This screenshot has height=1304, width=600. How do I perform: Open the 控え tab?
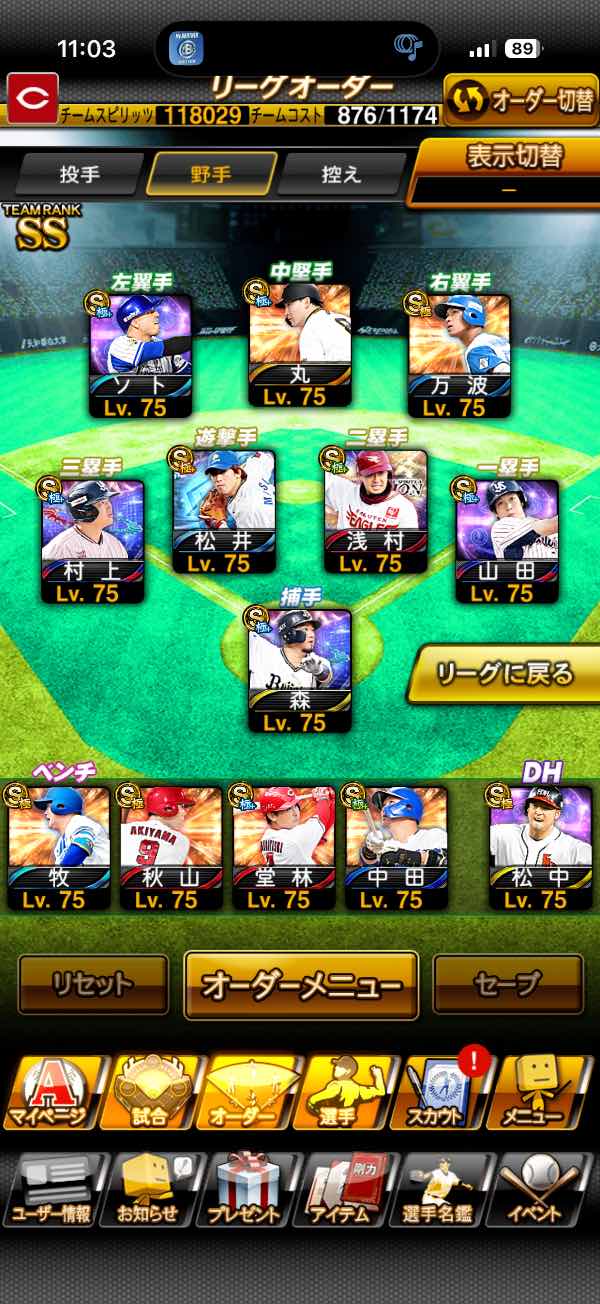342,174
